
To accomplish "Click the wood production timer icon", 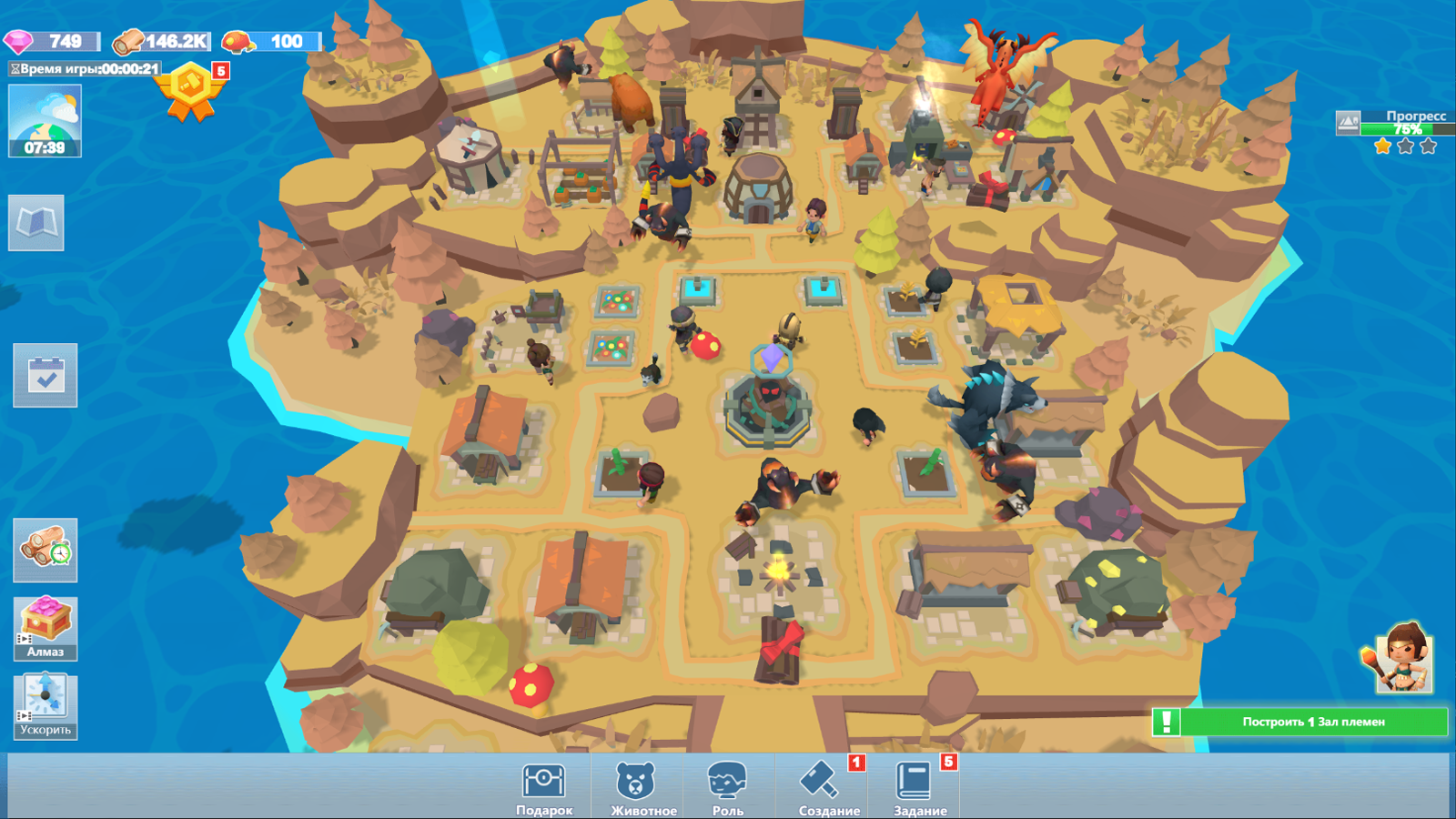I will pos(45,551).
